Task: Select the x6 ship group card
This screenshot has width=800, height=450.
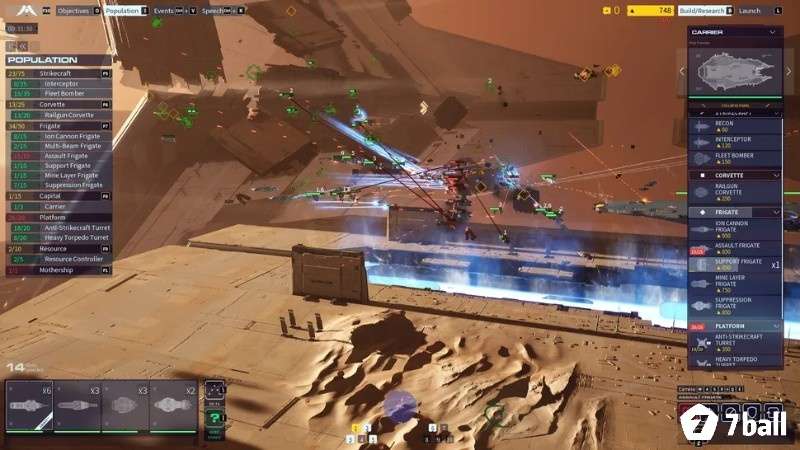Action: 30,406
